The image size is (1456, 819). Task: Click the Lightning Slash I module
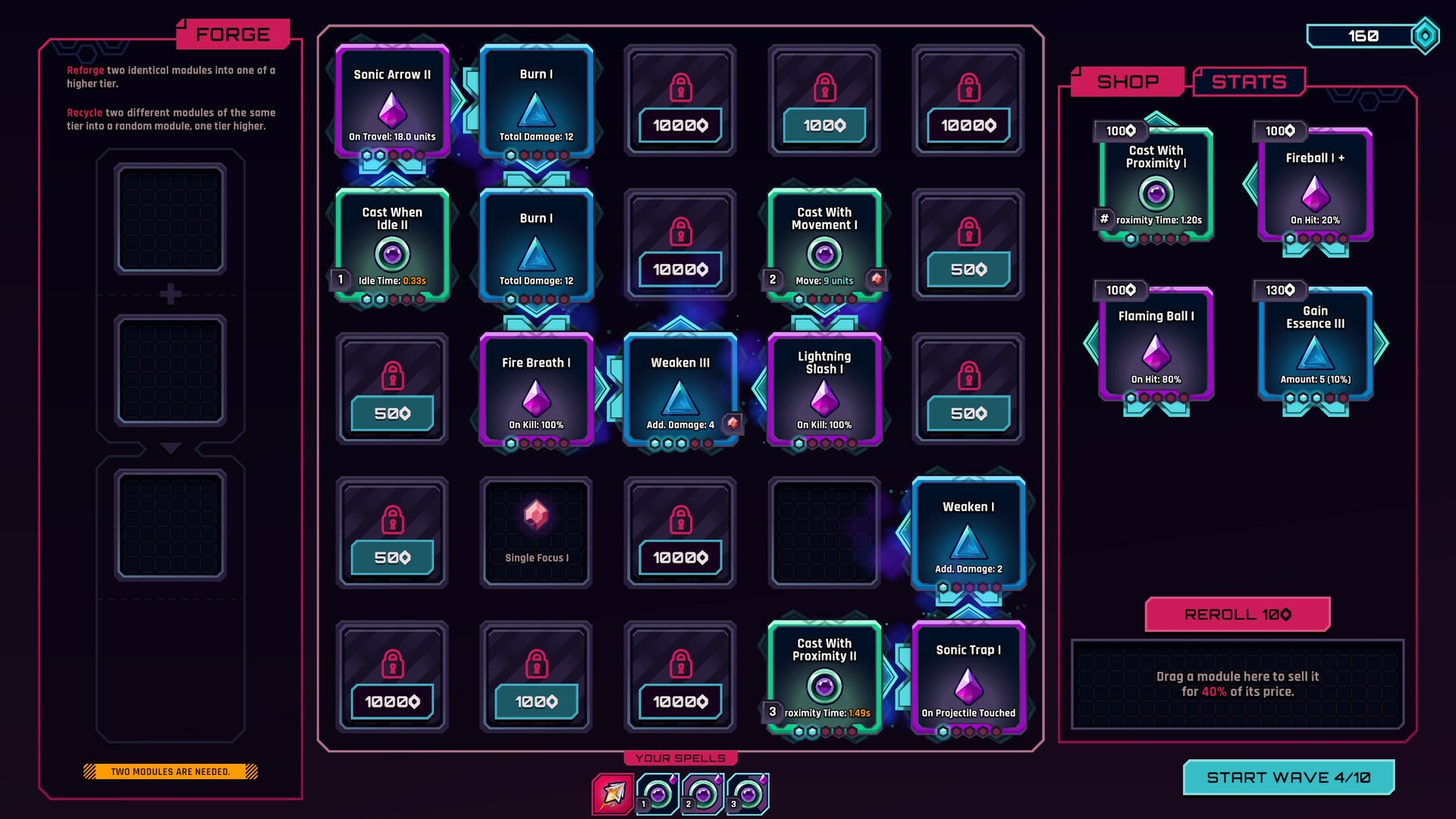click(824, 391)
